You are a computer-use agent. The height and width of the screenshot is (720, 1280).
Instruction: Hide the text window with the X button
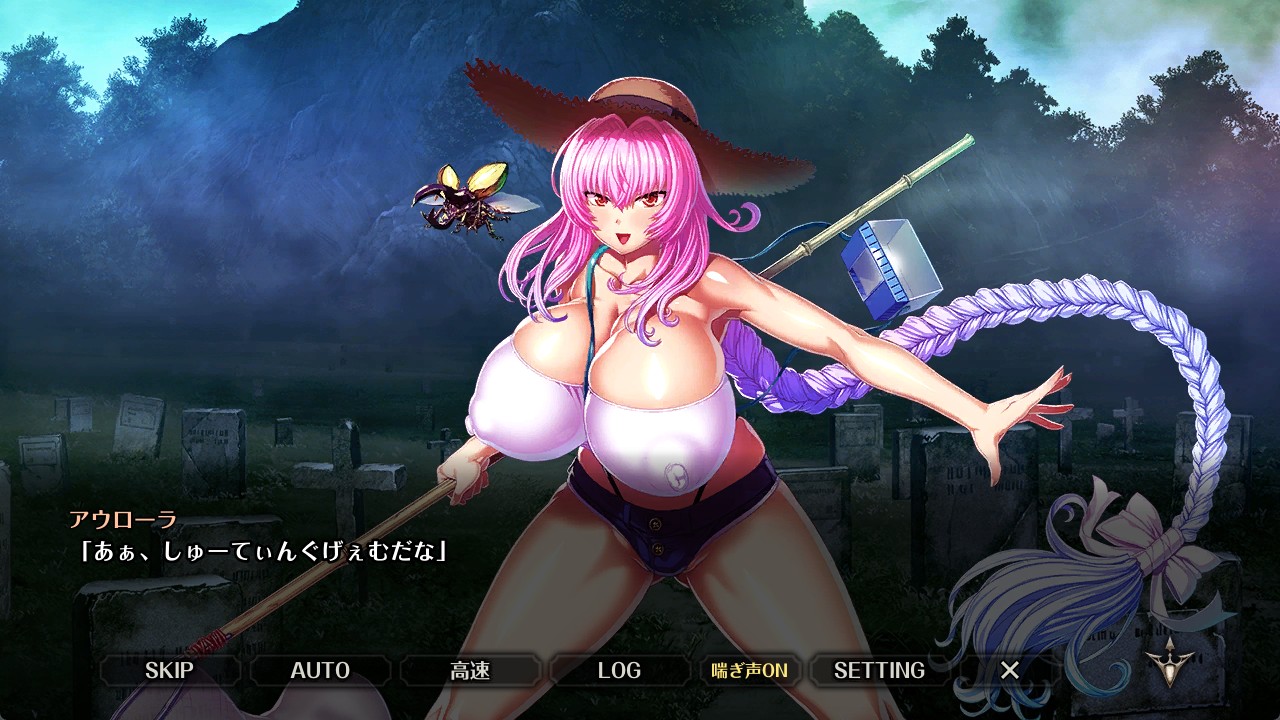click(x=1010, y=670)
